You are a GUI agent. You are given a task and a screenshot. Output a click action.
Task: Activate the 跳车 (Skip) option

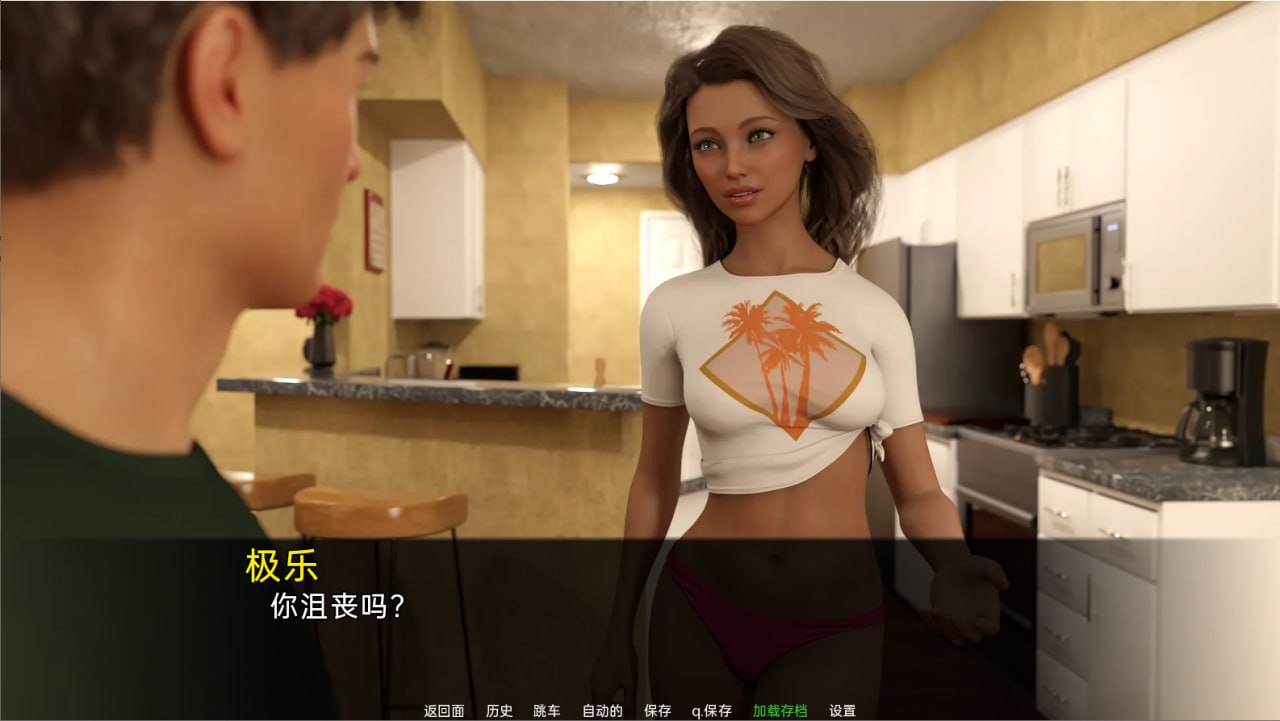547,711
